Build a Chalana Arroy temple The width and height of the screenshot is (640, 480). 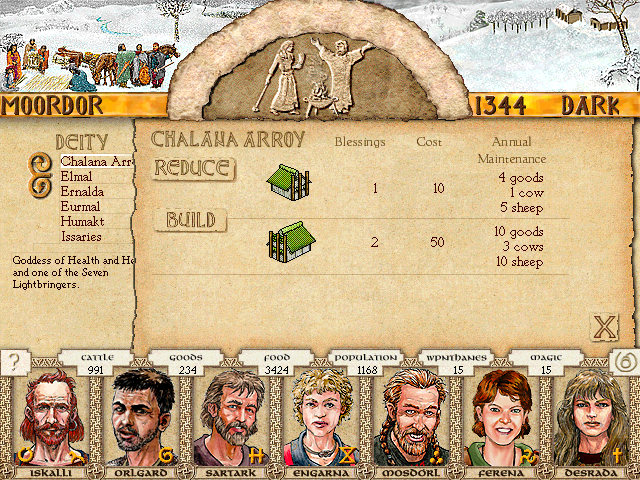[x=190, y=220]
